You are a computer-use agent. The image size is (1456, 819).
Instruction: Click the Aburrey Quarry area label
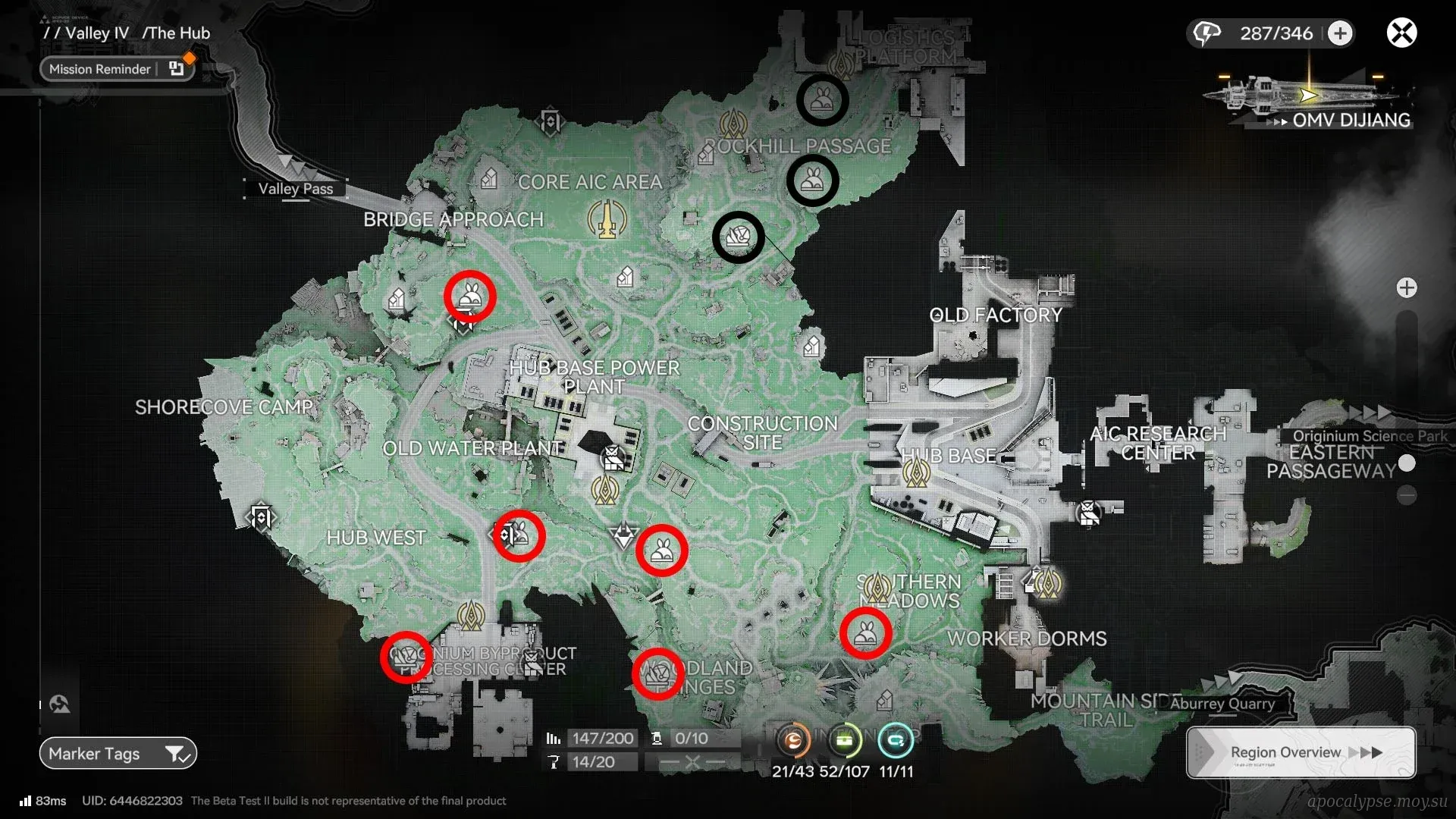[1222, 704]
